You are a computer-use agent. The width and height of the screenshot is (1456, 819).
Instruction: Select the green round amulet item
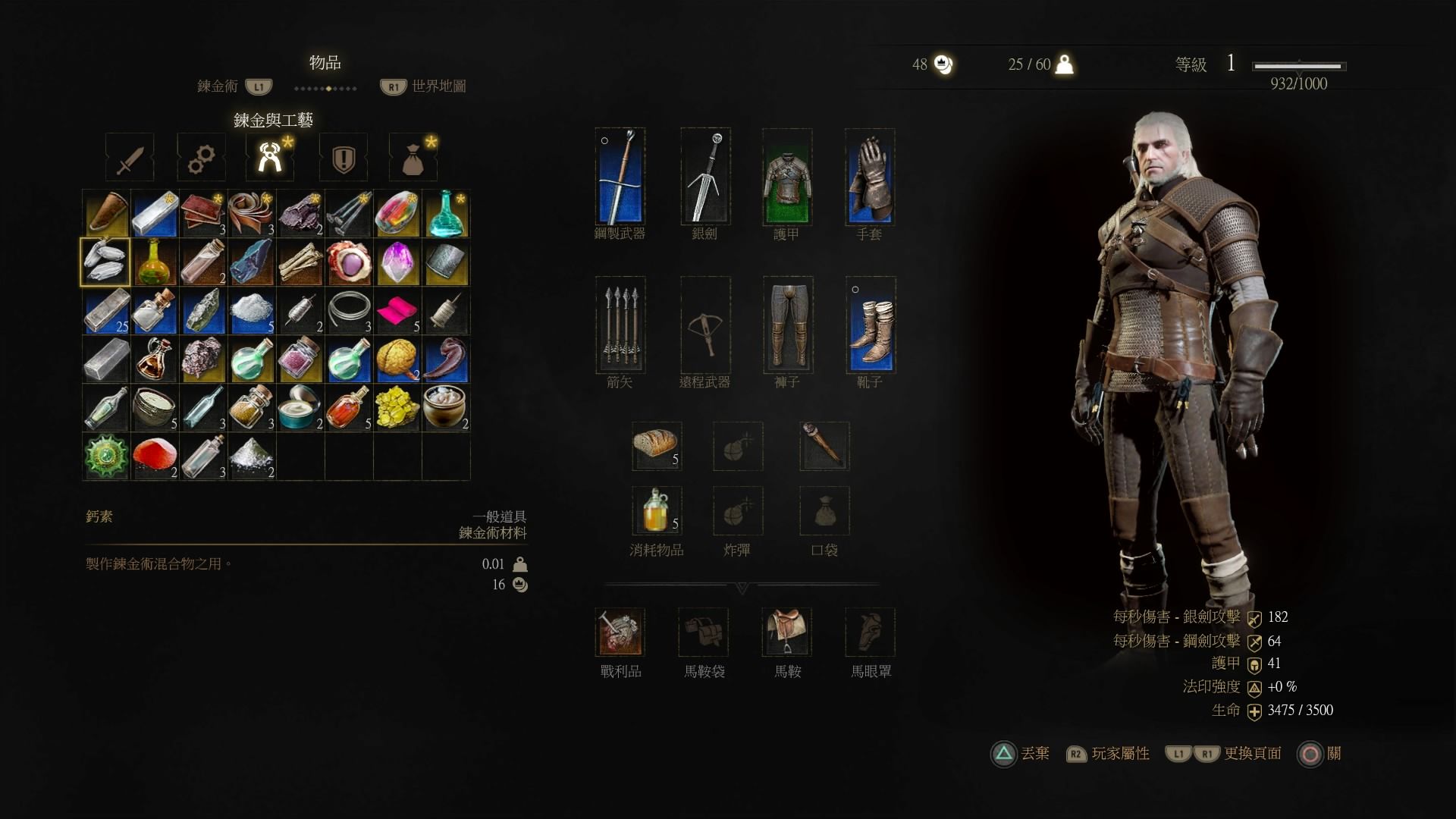point(106,457)
